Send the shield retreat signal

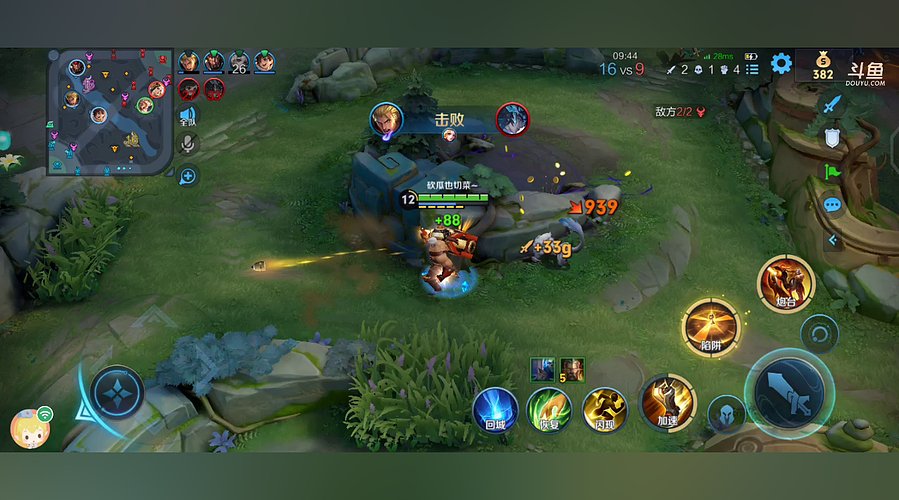coord(832,138)
